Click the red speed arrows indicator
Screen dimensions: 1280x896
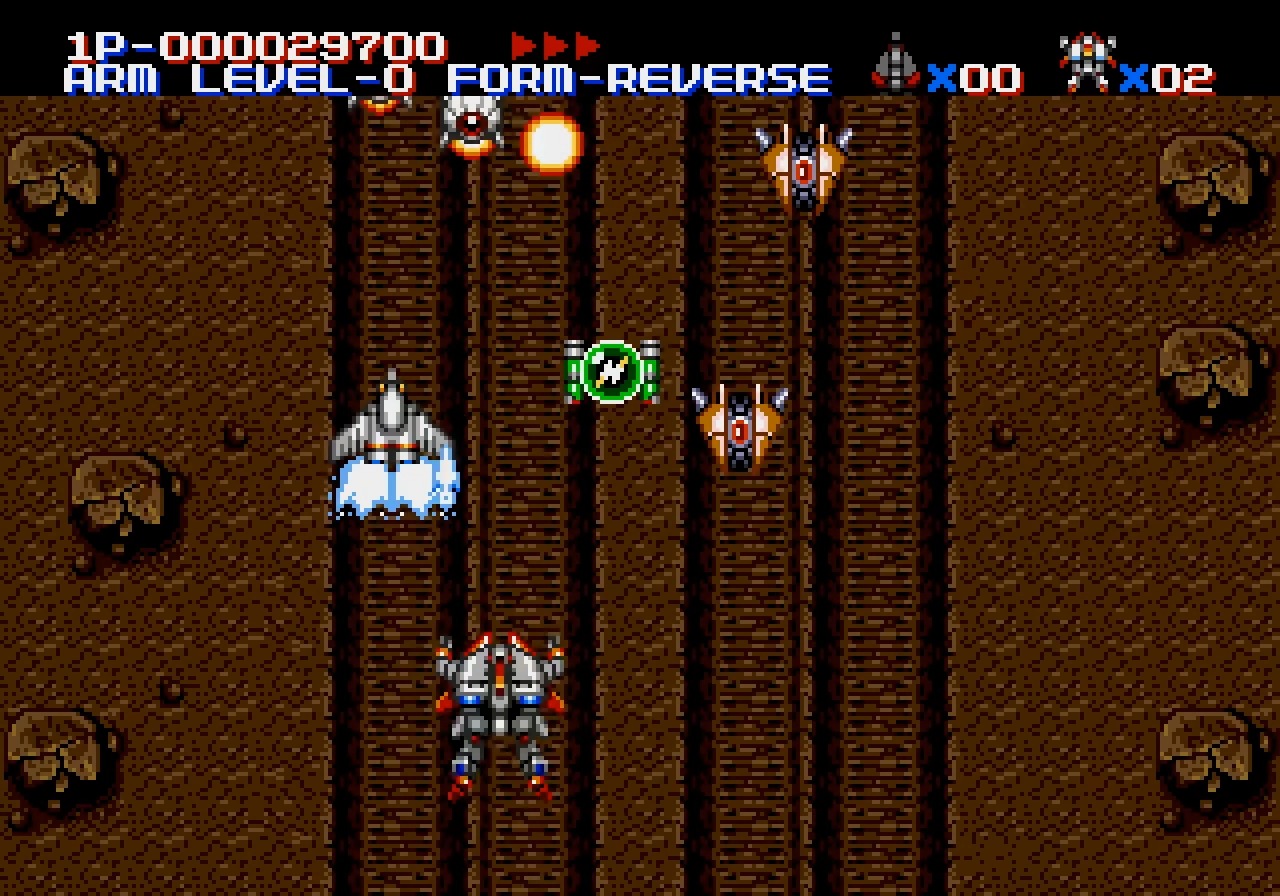555,46
